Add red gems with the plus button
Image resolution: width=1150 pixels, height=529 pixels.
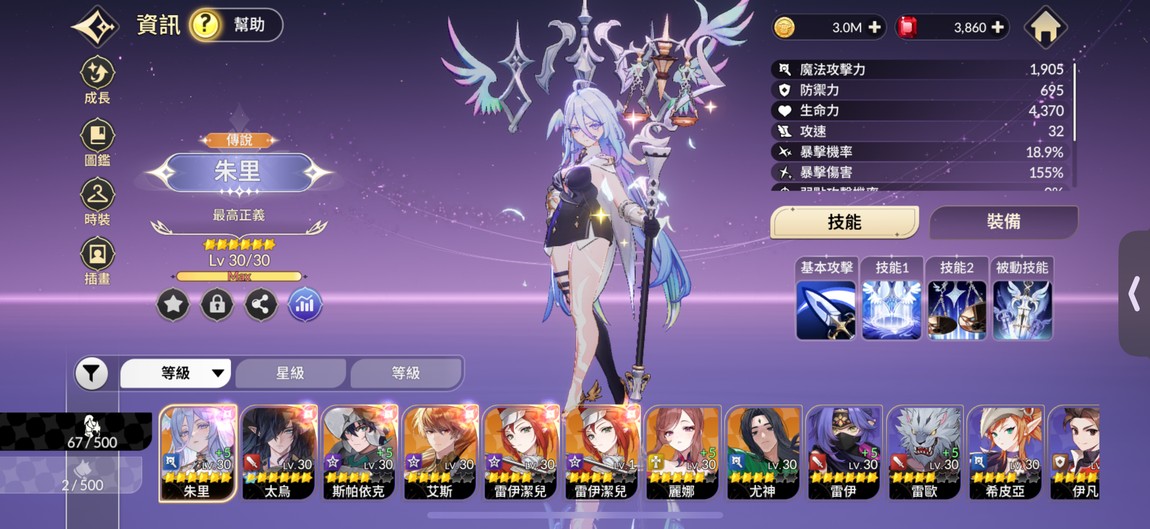pyautogui.click(x=997, y=28)
